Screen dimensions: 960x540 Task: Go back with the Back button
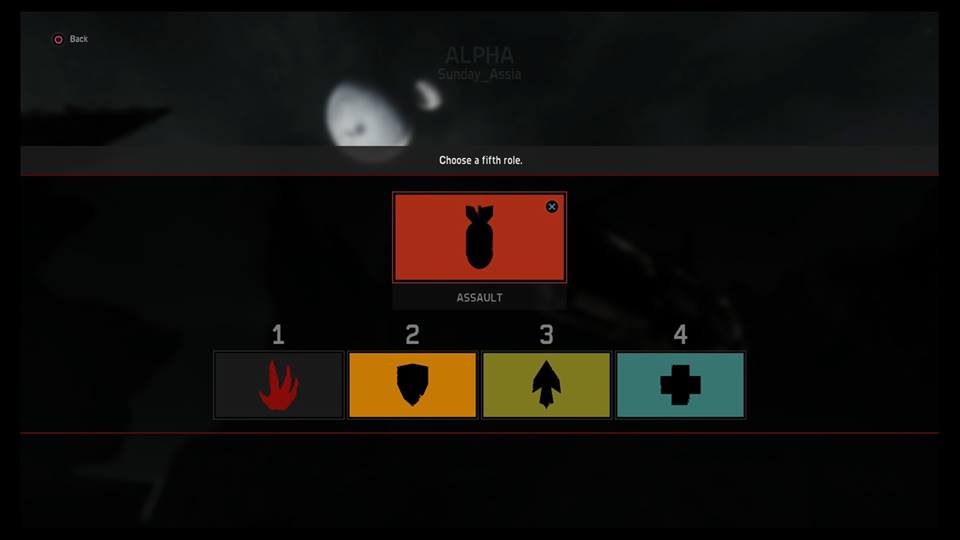tap(70, 39)
